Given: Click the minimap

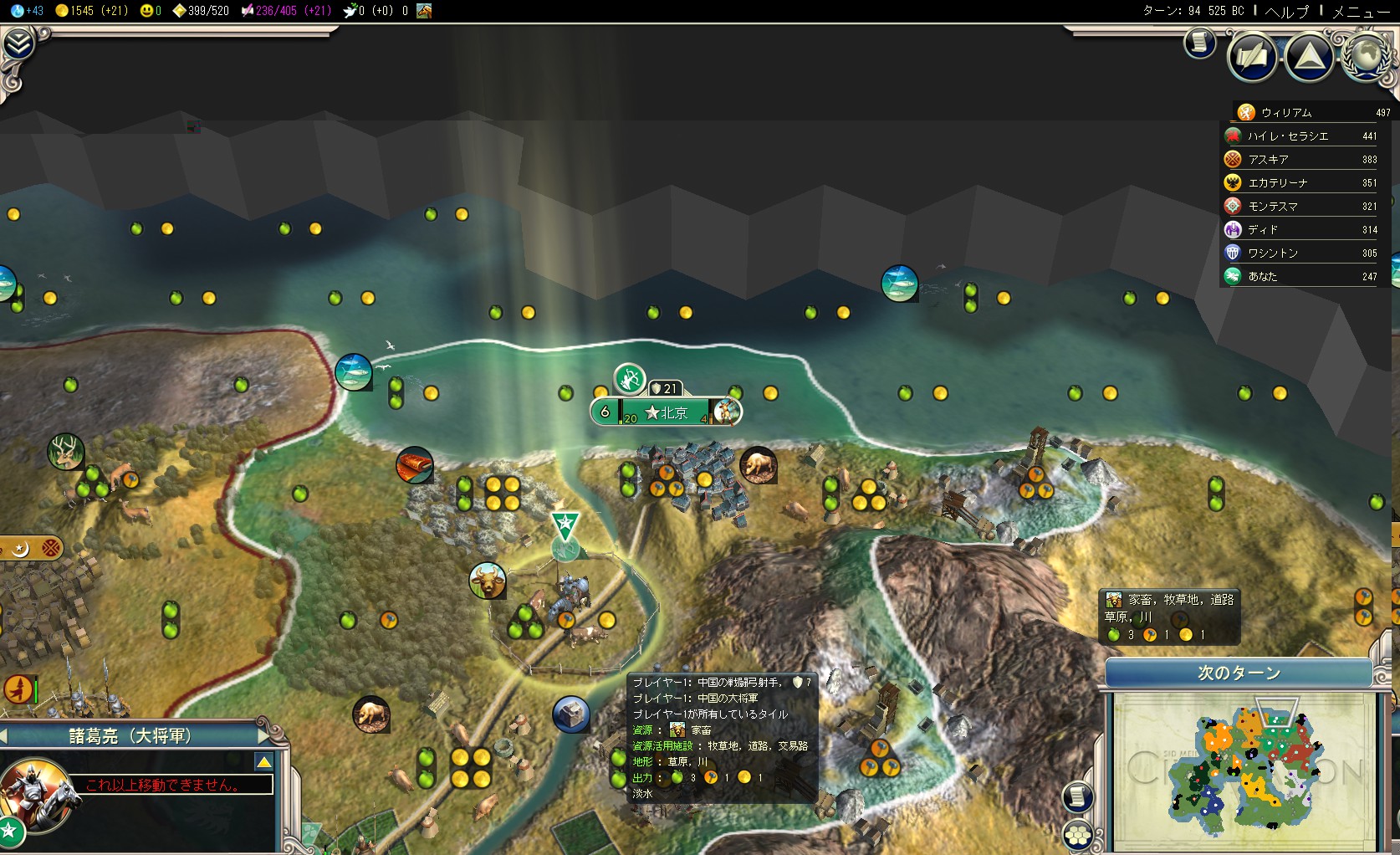Looking at the screenshot, I should click(1244, 768).
